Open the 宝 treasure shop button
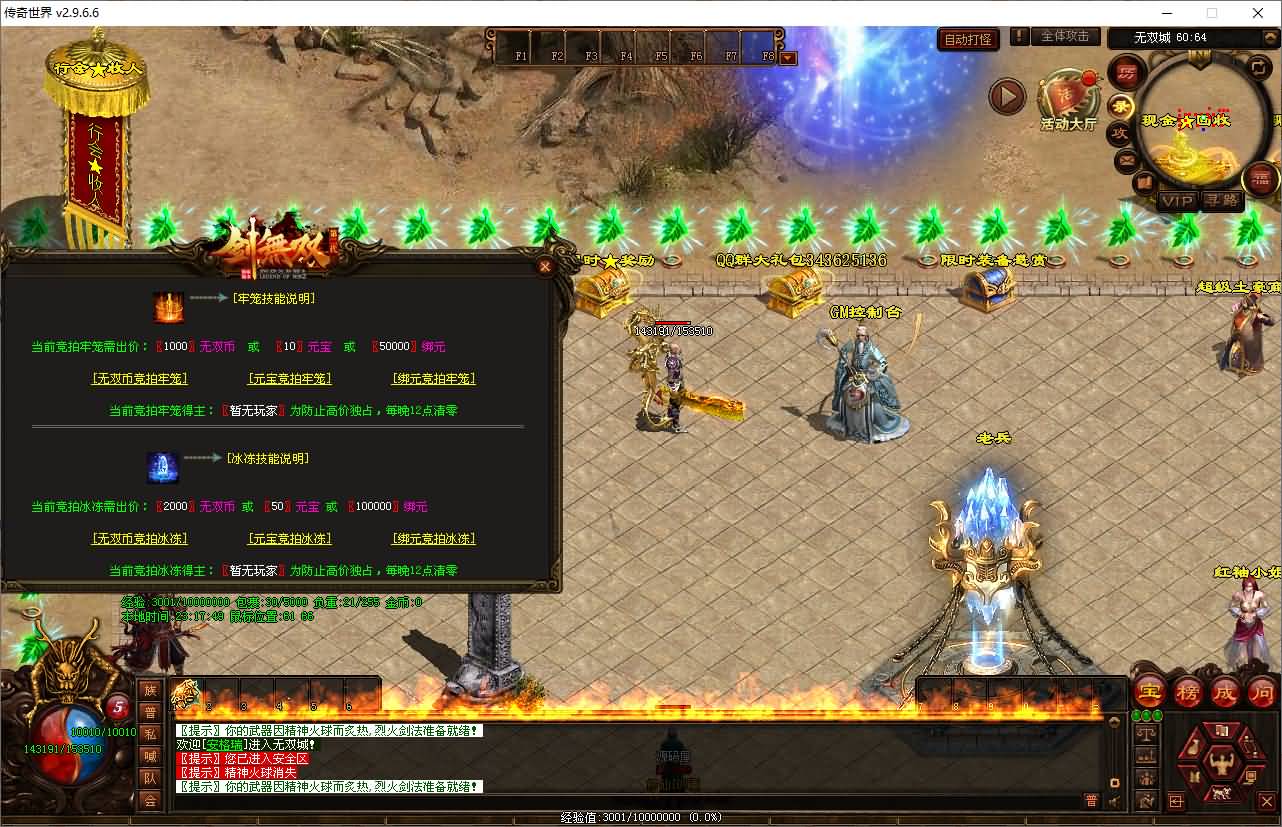This screenshot has height=827, width=1282. tap(1149, 691)
